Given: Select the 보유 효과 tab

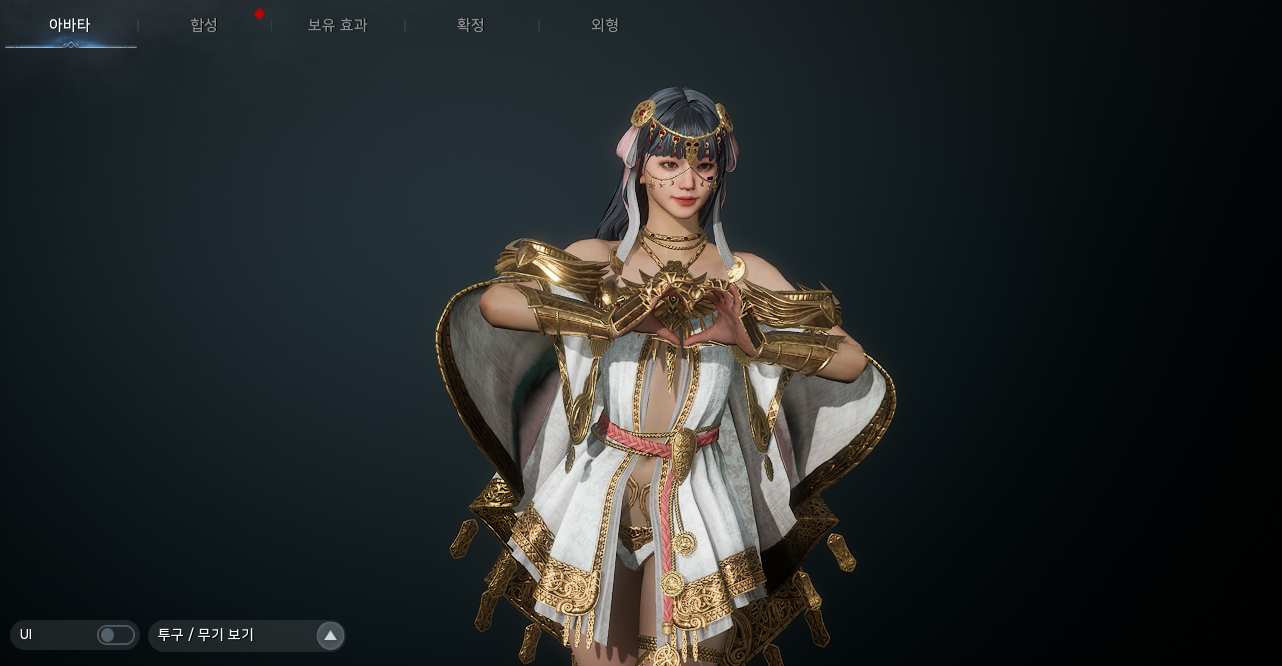Looking at the screenshot, I should [x=337, y=25].
